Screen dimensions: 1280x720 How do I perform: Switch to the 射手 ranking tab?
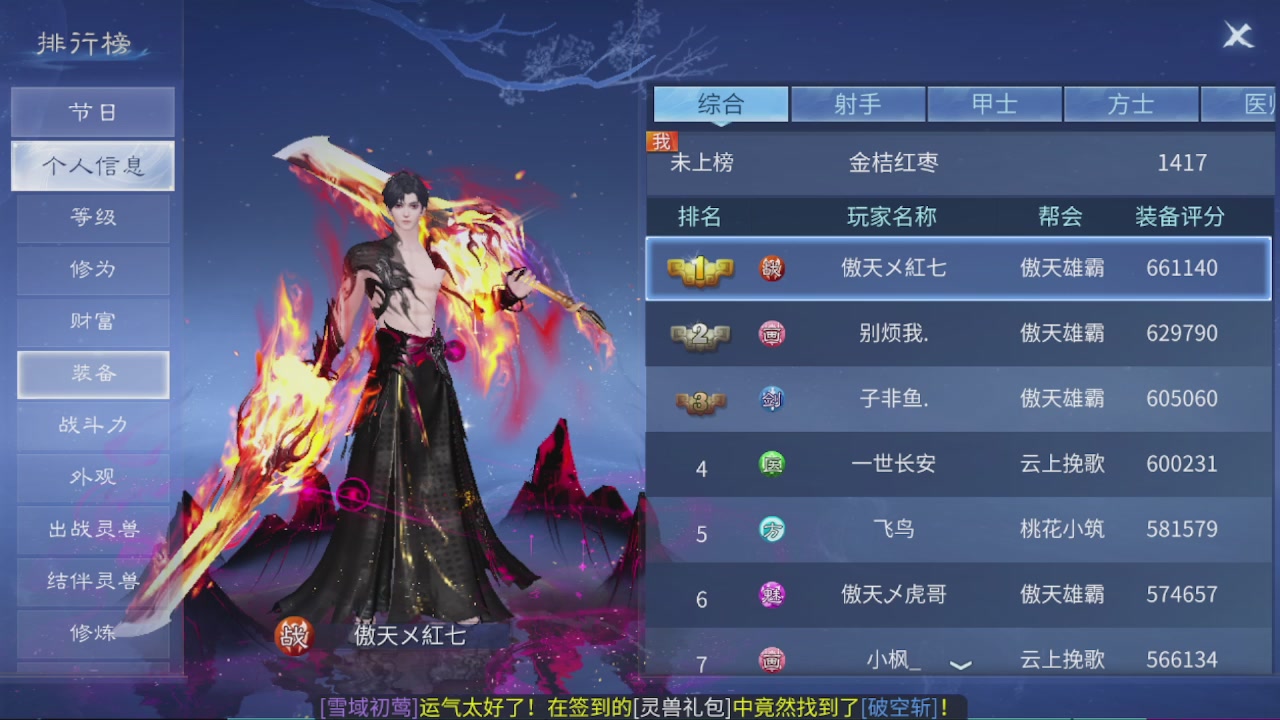(x=858, y=104)
